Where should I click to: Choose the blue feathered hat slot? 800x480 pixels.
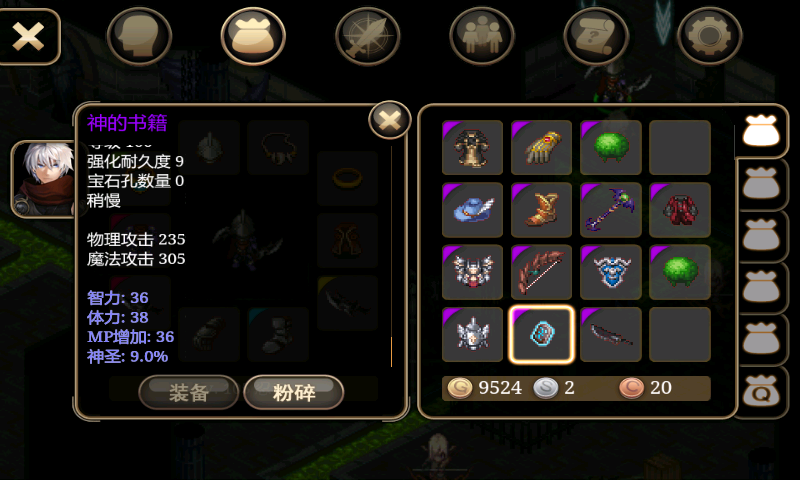473,210
